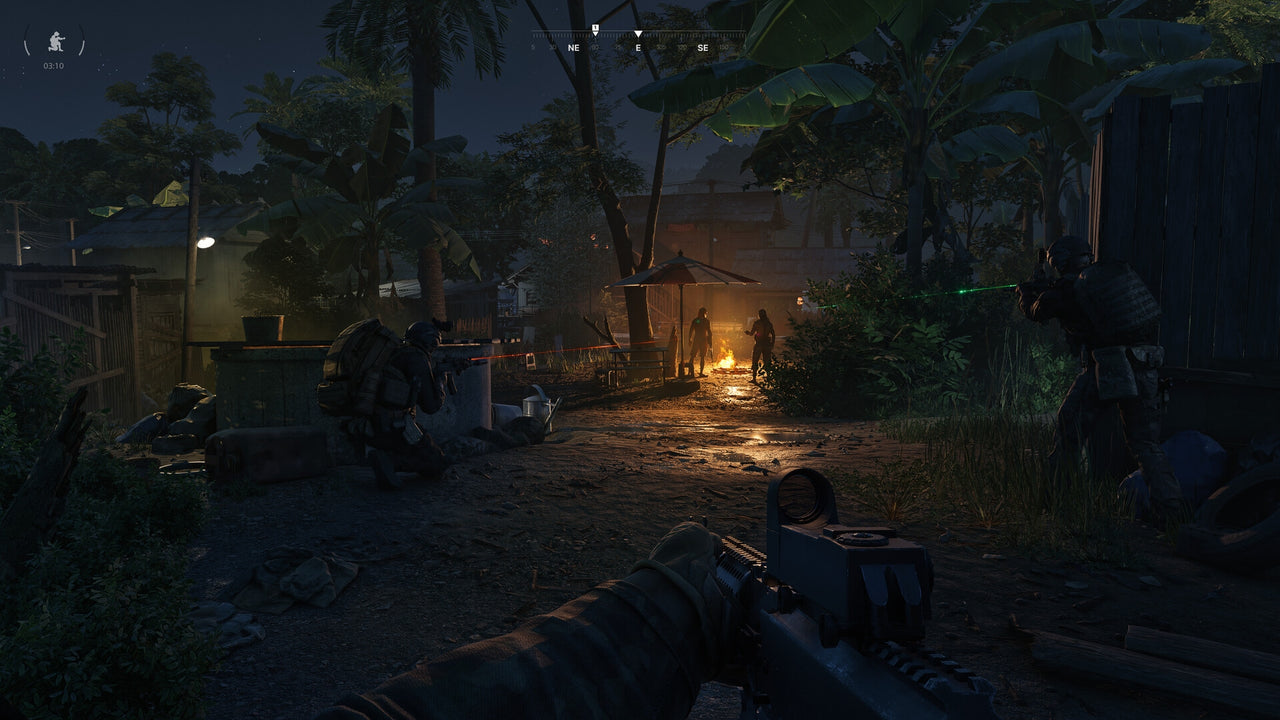Click the NE label on the compass bar
This screenshot has width=1280, height=720.
[573, 47]
